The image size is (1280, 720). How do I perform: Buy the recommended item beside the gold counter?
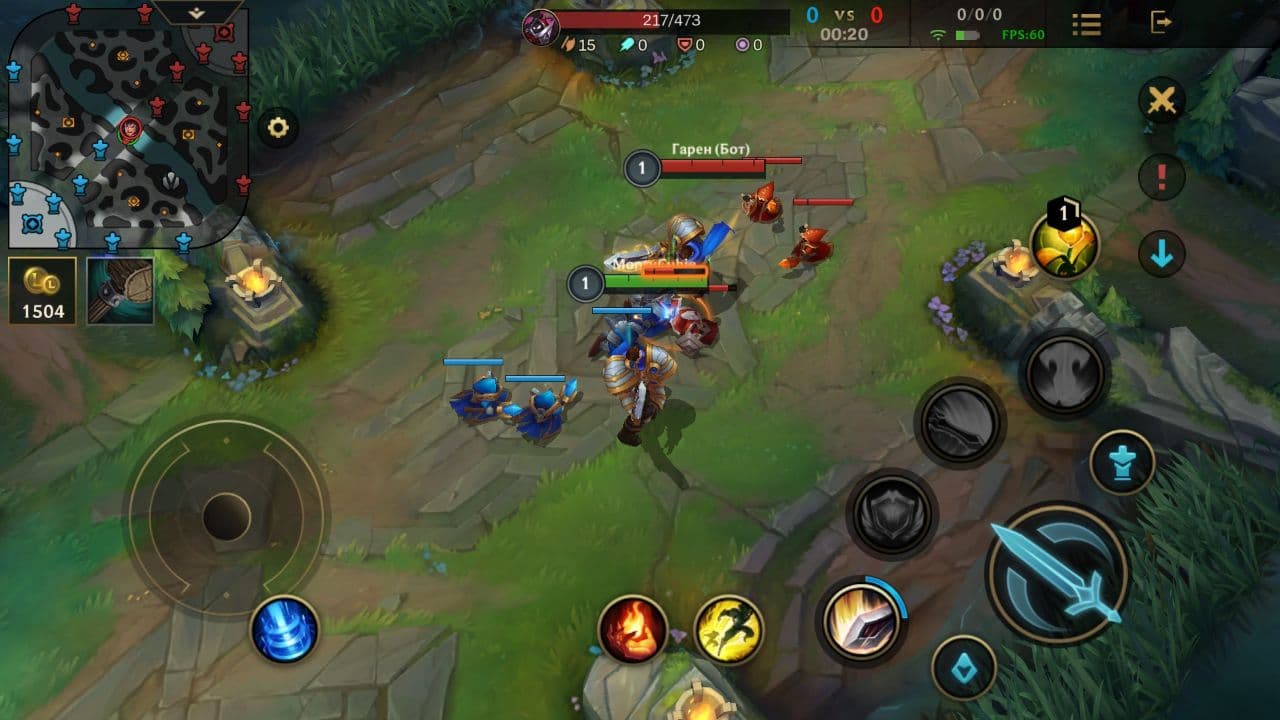pos(120,291)
